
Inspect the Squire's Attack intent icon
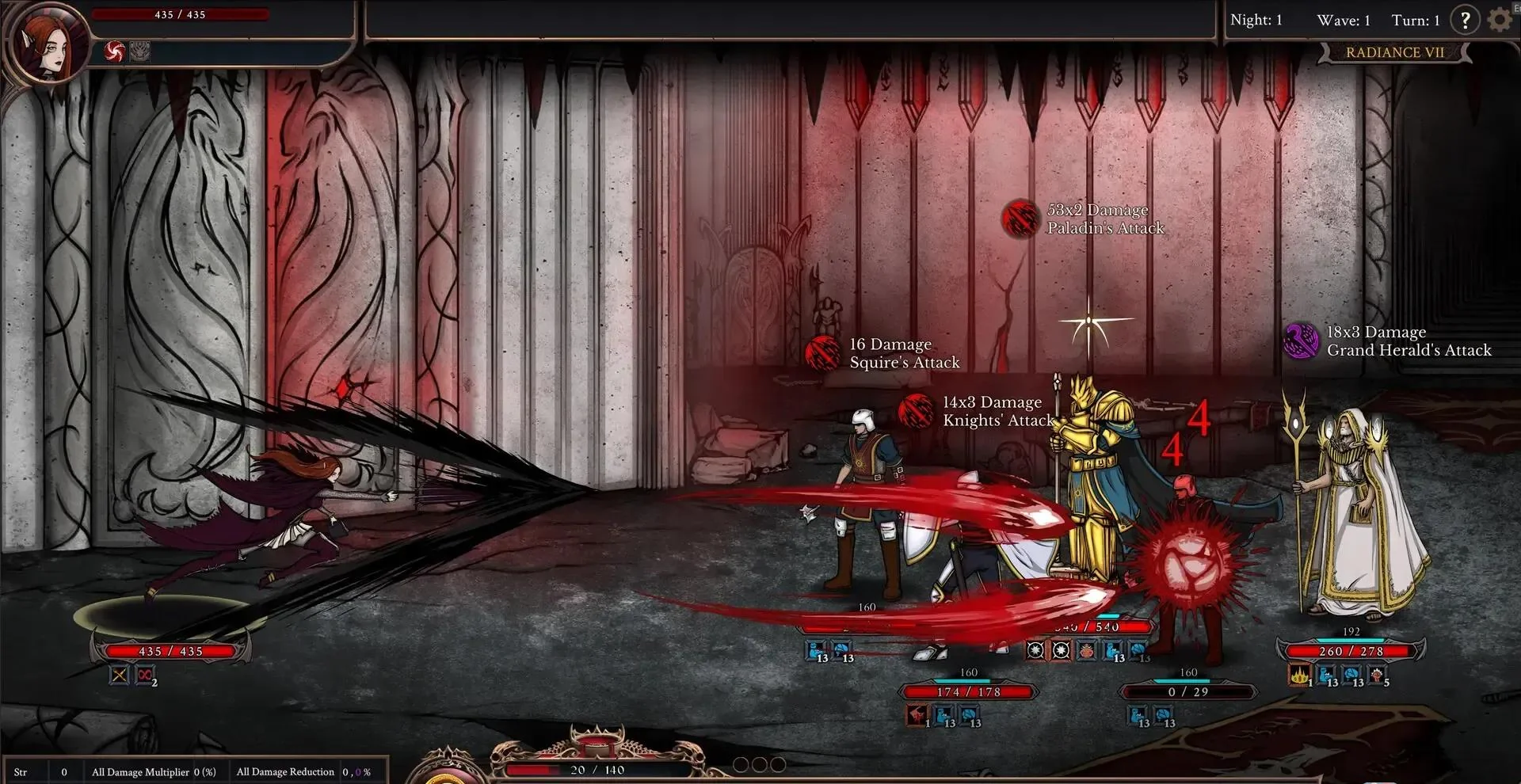pyautogui.click(x=822, y=353)
